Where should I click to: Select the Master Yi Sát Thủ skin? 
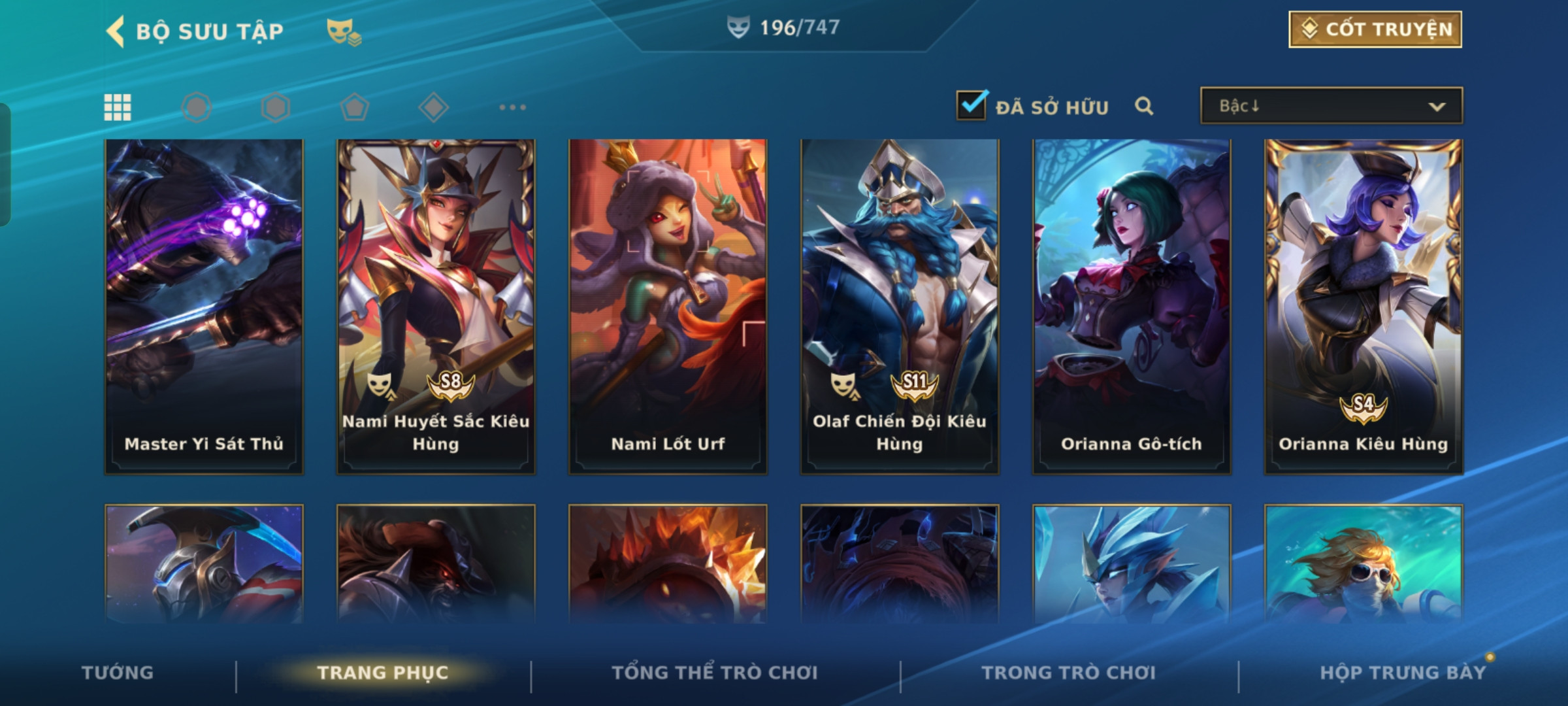point(204,306)
